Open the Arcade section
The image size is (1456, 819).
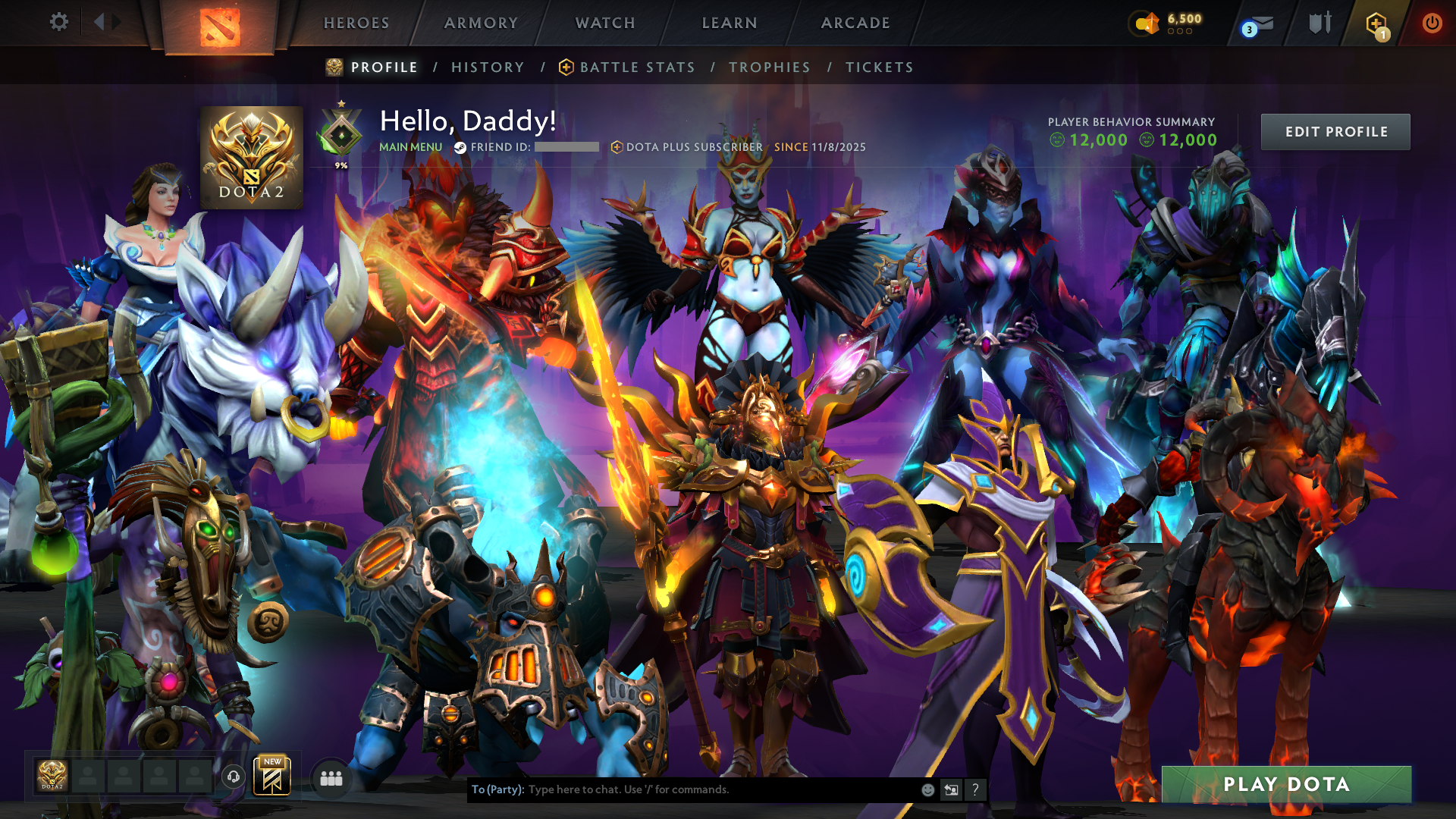pos(855,23)
